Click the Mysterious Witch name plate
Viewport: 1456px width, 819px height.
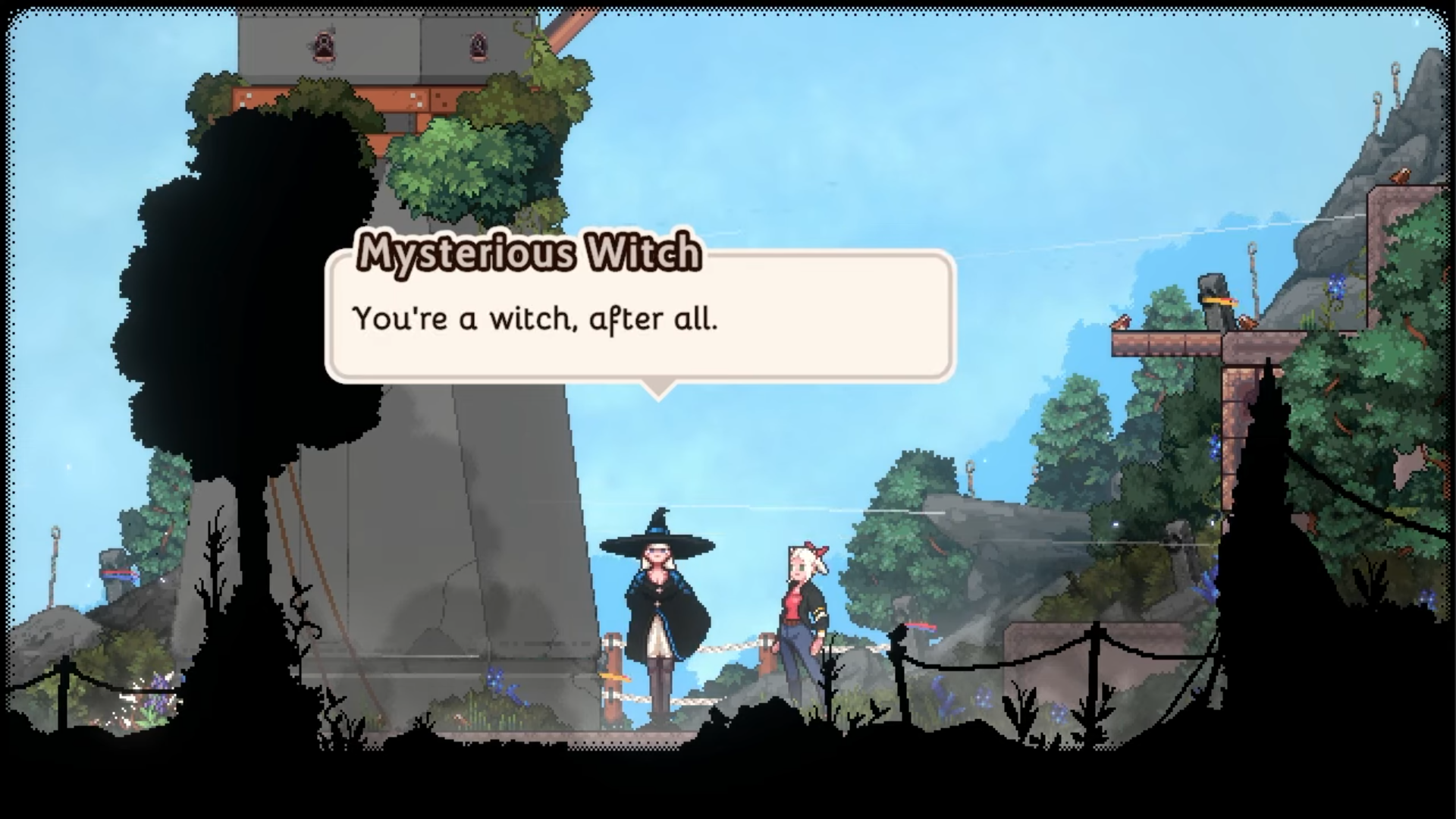pyautogui.click(x=529, y=255)
